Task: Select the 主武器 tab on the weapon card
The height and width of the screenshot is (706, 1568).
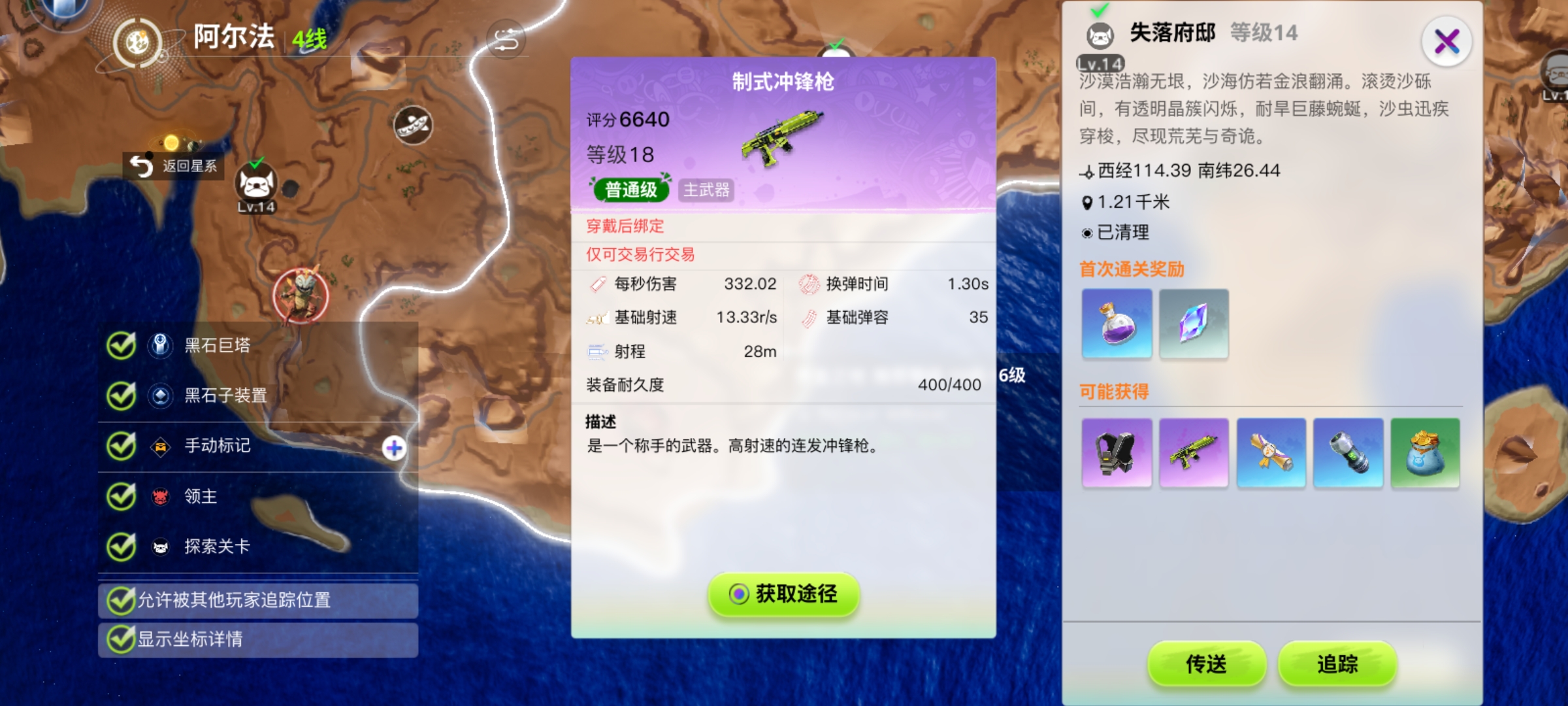Action: click(x=706, y=192)
